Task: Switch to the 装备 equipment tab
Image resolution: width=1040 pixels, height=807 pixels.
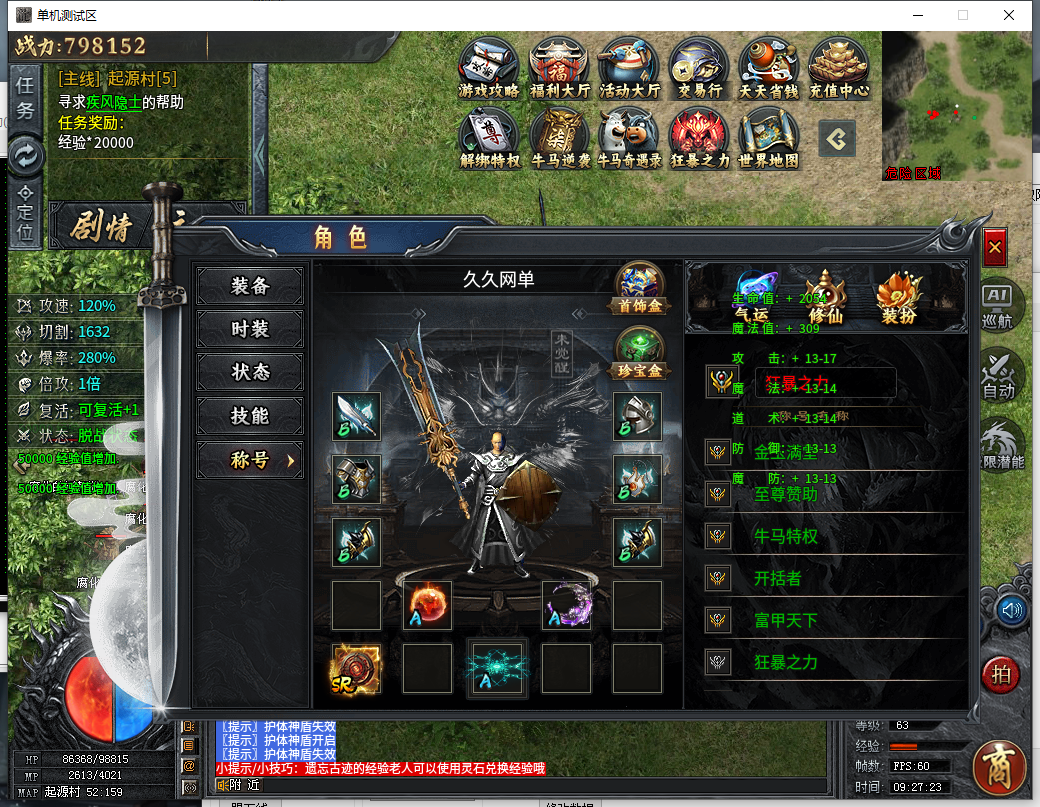Action: point(250,286)
